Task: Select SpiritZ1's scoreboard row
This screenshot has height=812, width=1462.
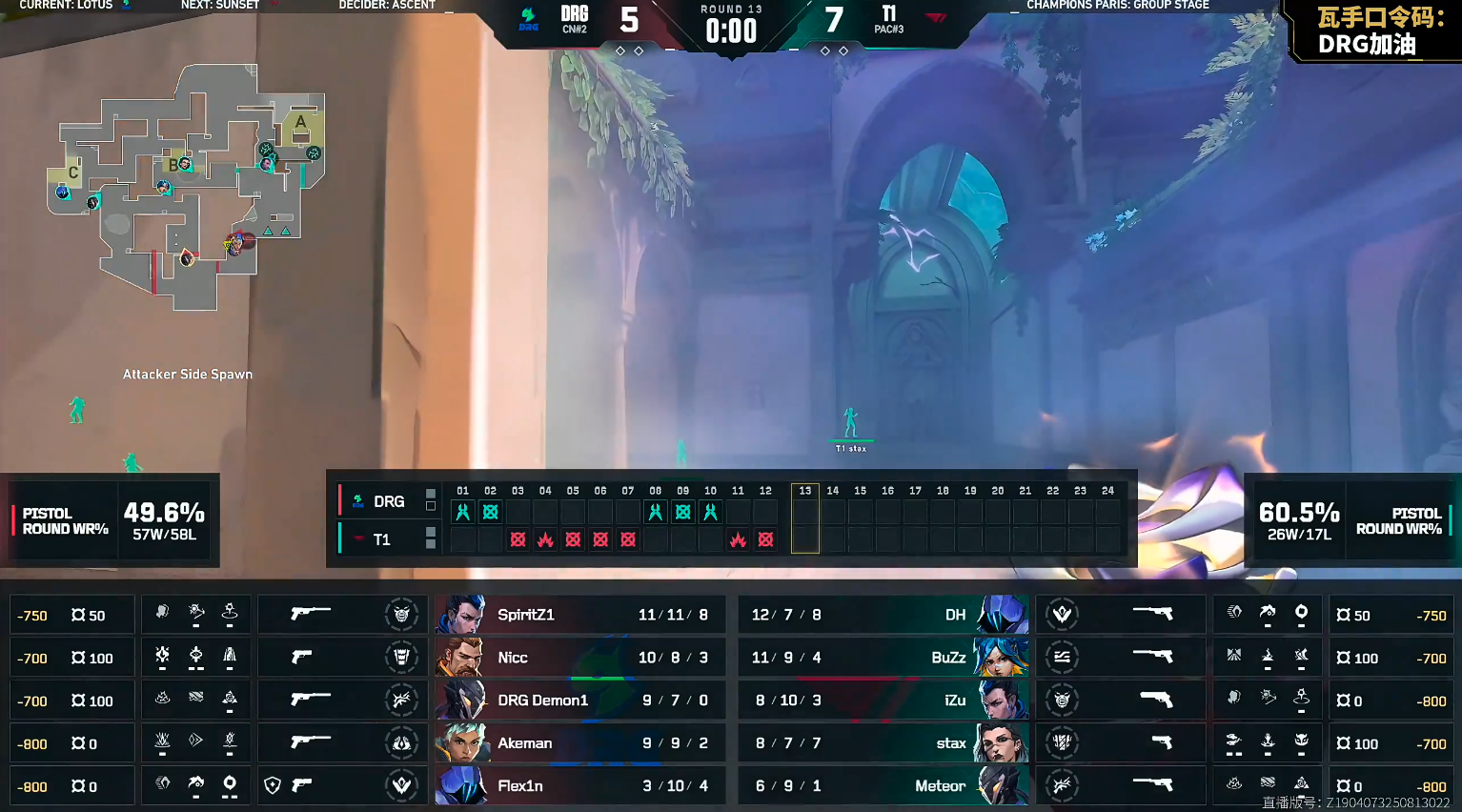Action: [579, 615]
